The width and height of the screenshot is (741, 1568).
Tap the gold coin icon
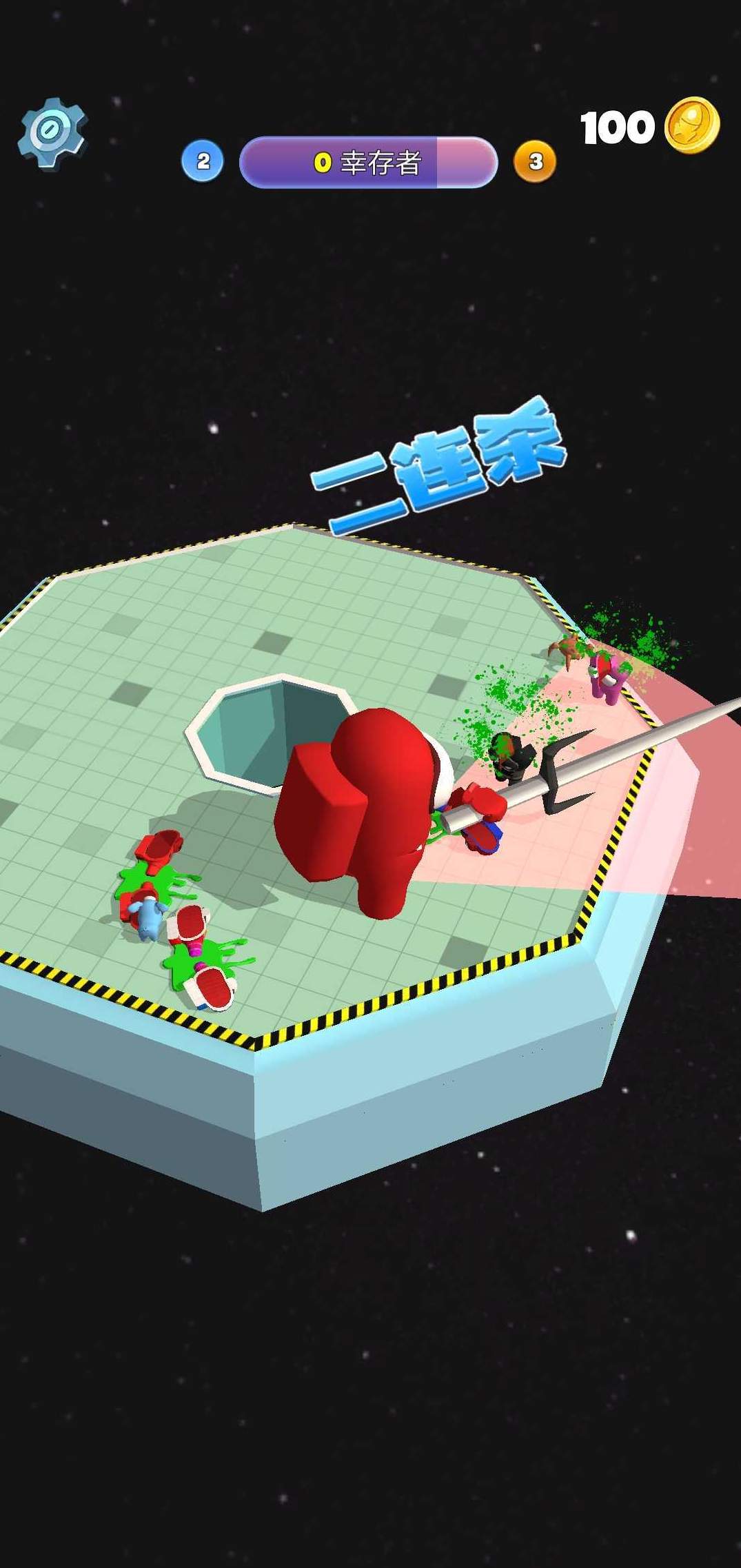691,126
